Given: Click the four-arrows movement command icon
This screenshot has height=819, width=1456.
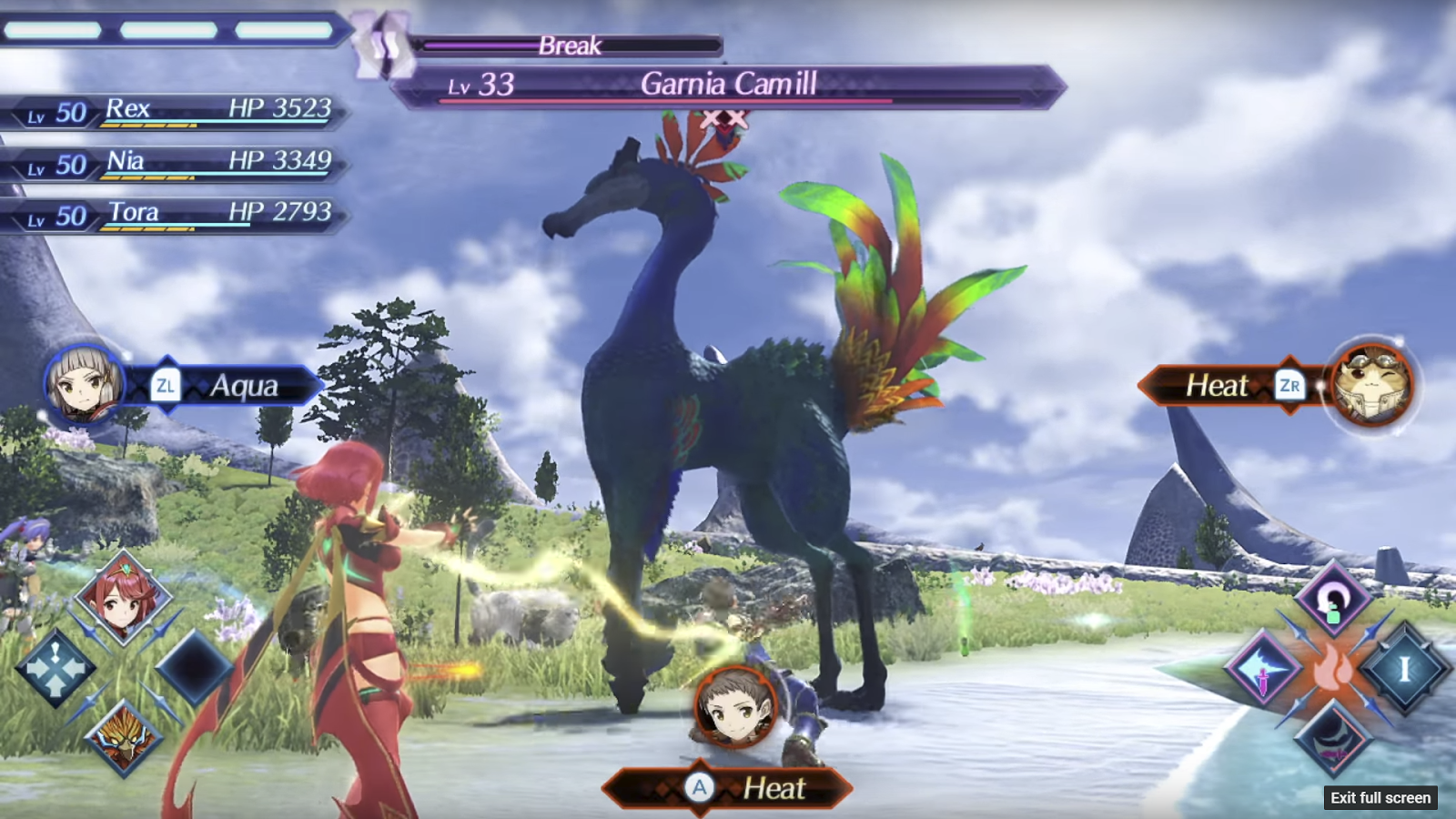Looking at the screenshot, I should click(56, 666).
